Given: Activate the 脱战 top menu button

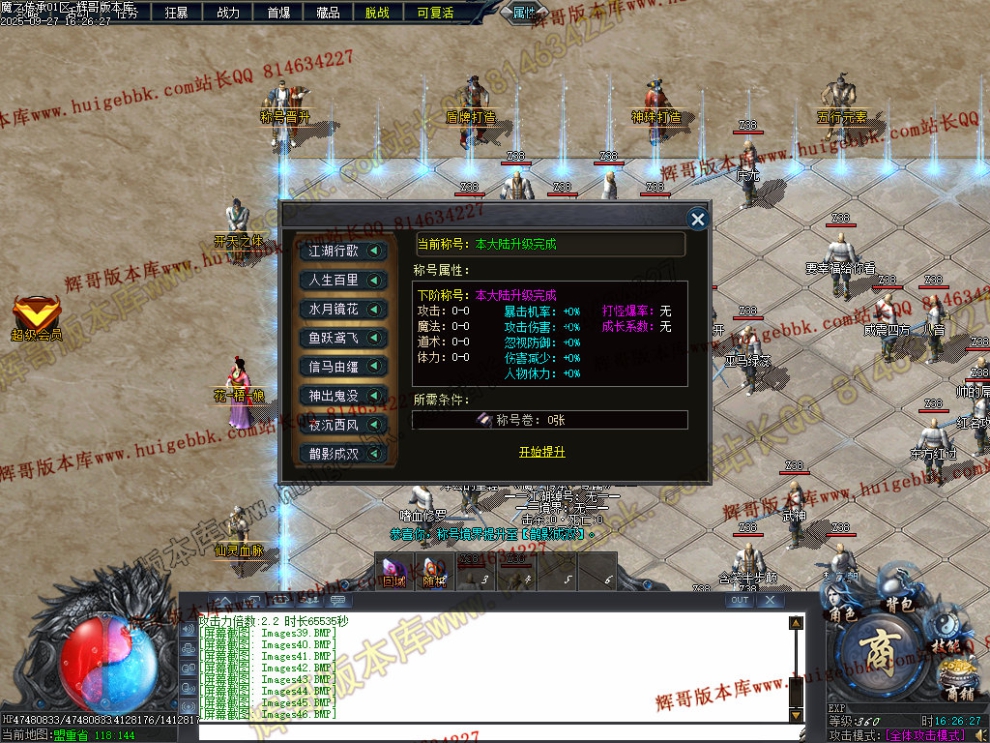Looking at the screenshot, I should [x=378, y=12].
